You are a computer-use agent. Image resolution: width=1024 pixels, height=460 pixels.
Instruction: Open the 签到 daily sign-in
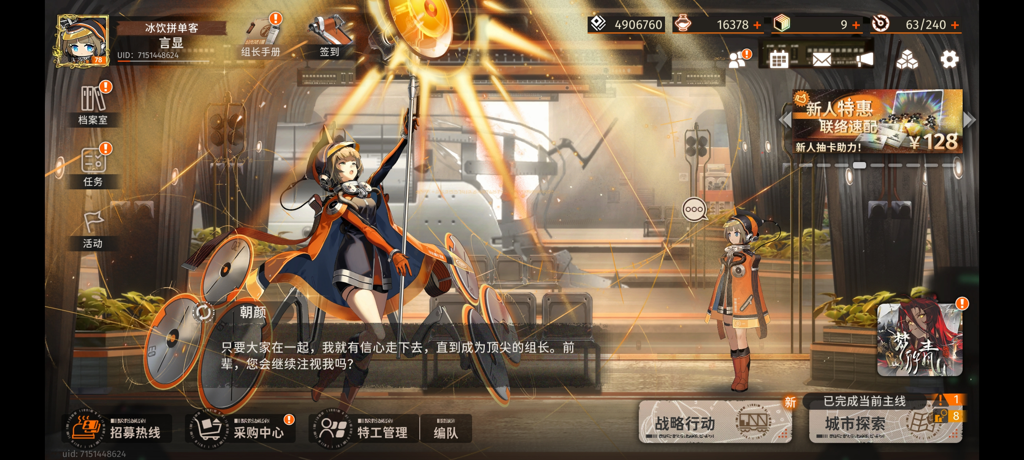pos(329,36)
